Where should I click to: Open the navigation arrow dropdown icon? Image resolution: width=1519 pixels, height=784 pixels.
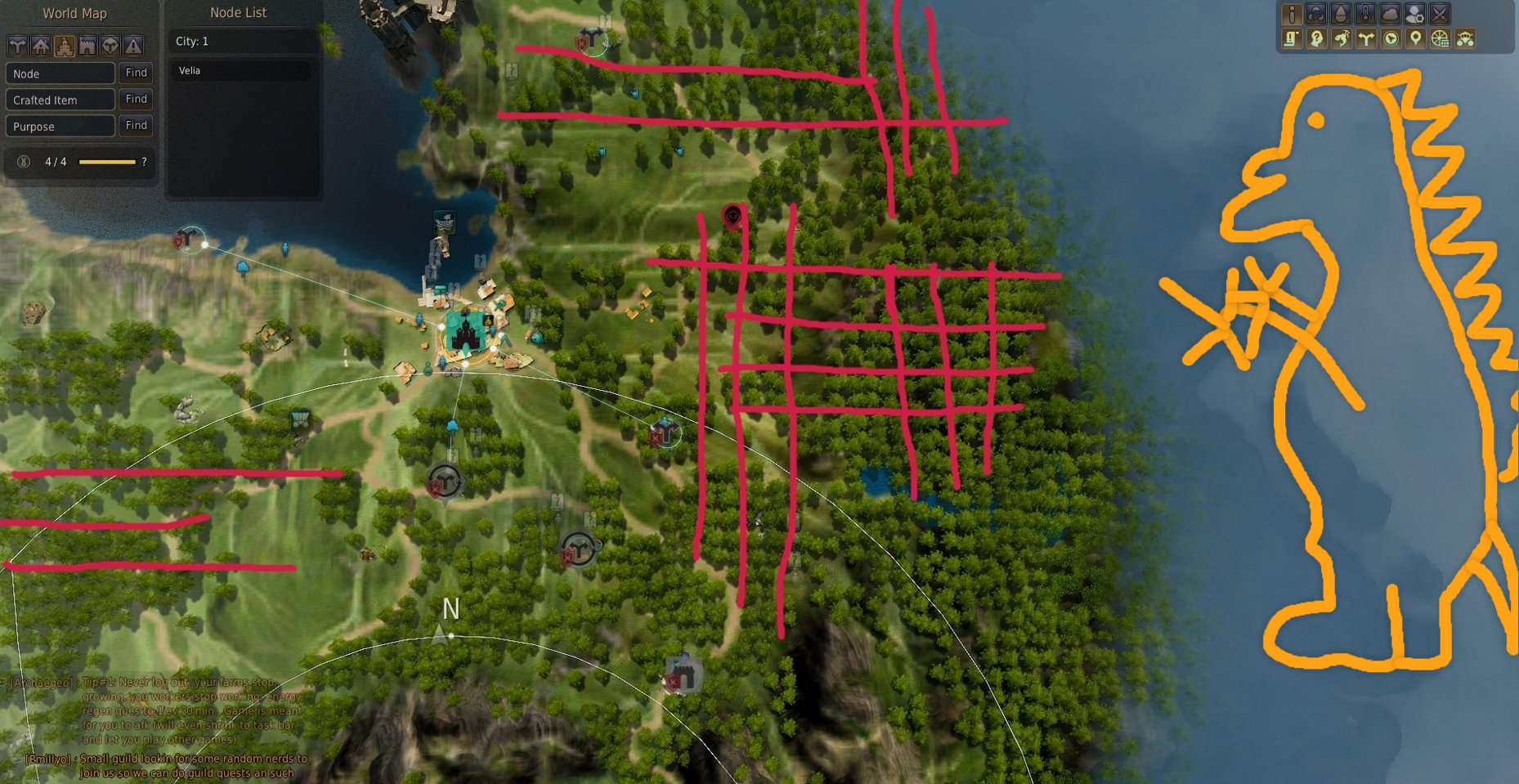1391,39
